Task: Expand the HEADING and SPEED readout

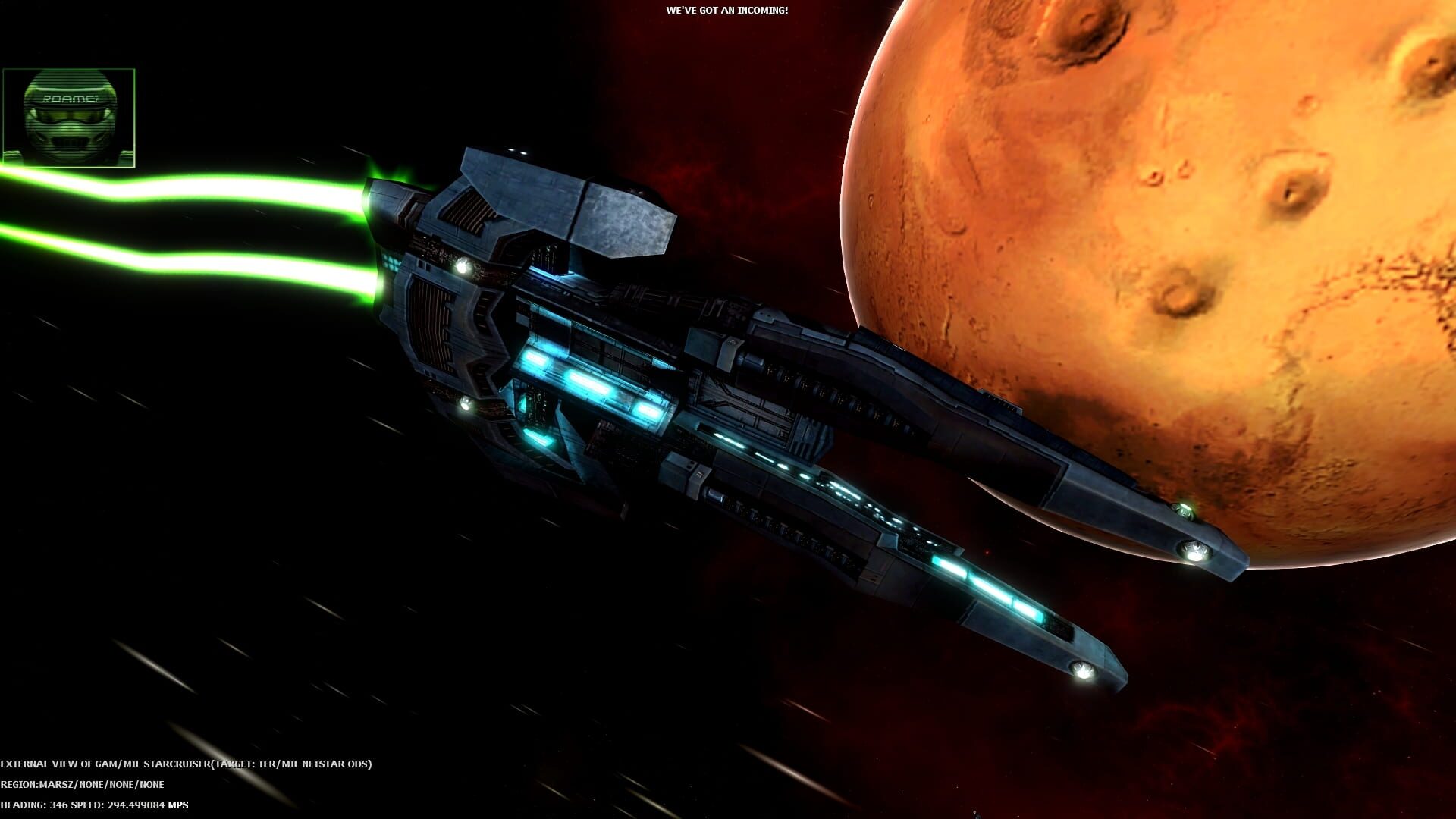Action: pyautogui.click(x=95, y=806)
